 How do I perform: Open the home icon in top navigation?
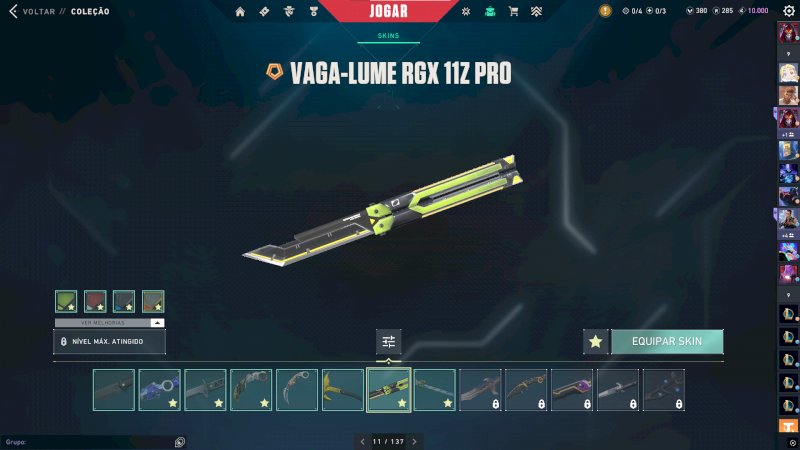click(x=240, y=12)
